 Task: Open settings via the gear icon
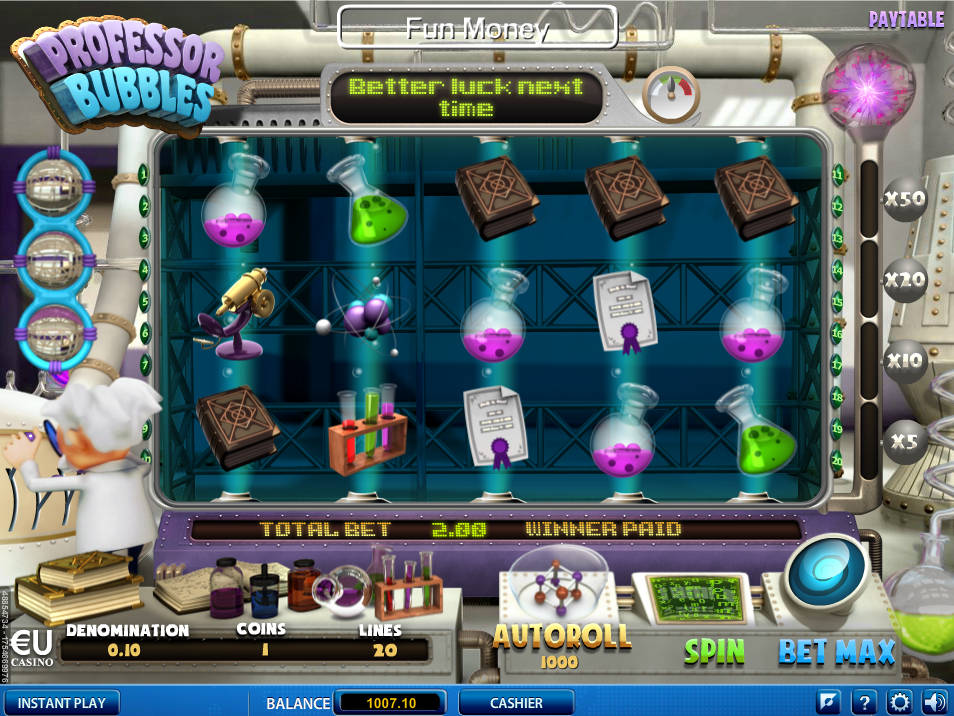(900, 702)
